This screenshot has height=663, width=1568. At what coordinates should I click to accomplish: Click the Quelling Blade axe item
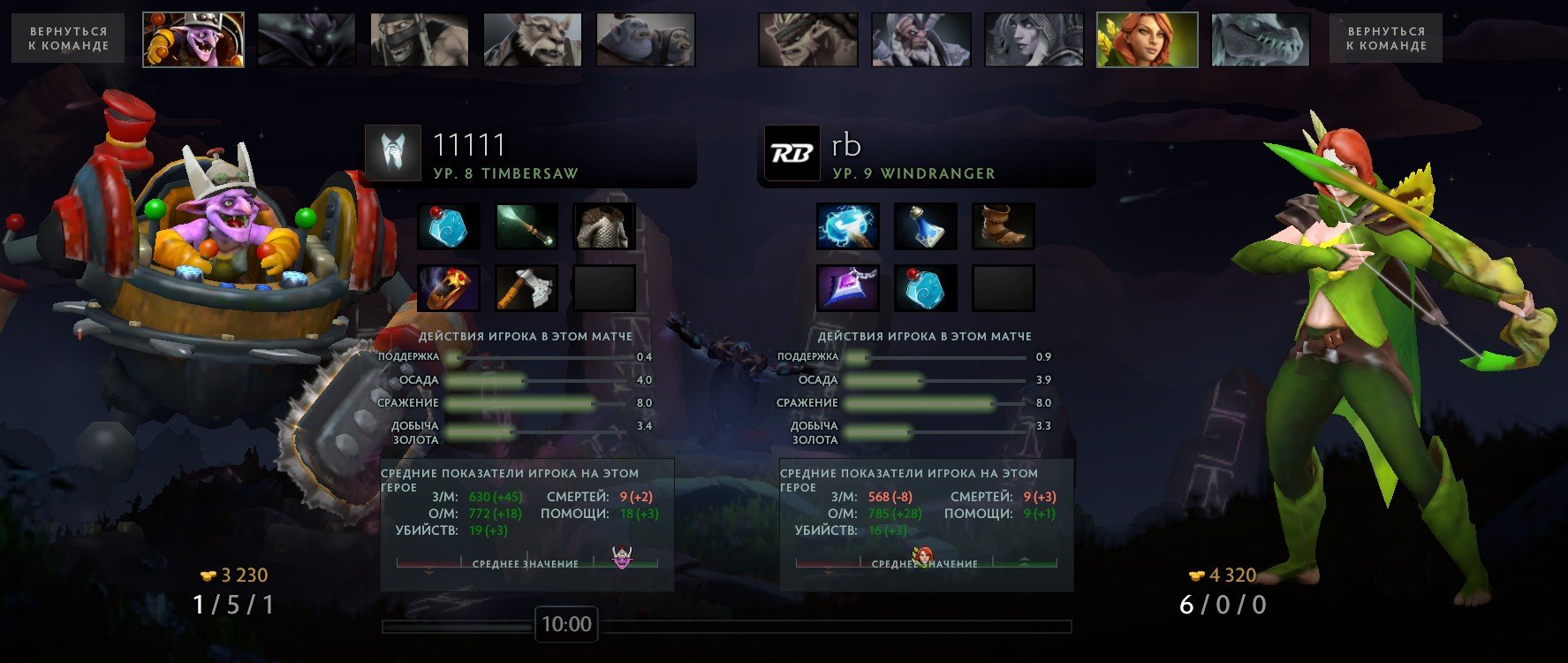526,288
